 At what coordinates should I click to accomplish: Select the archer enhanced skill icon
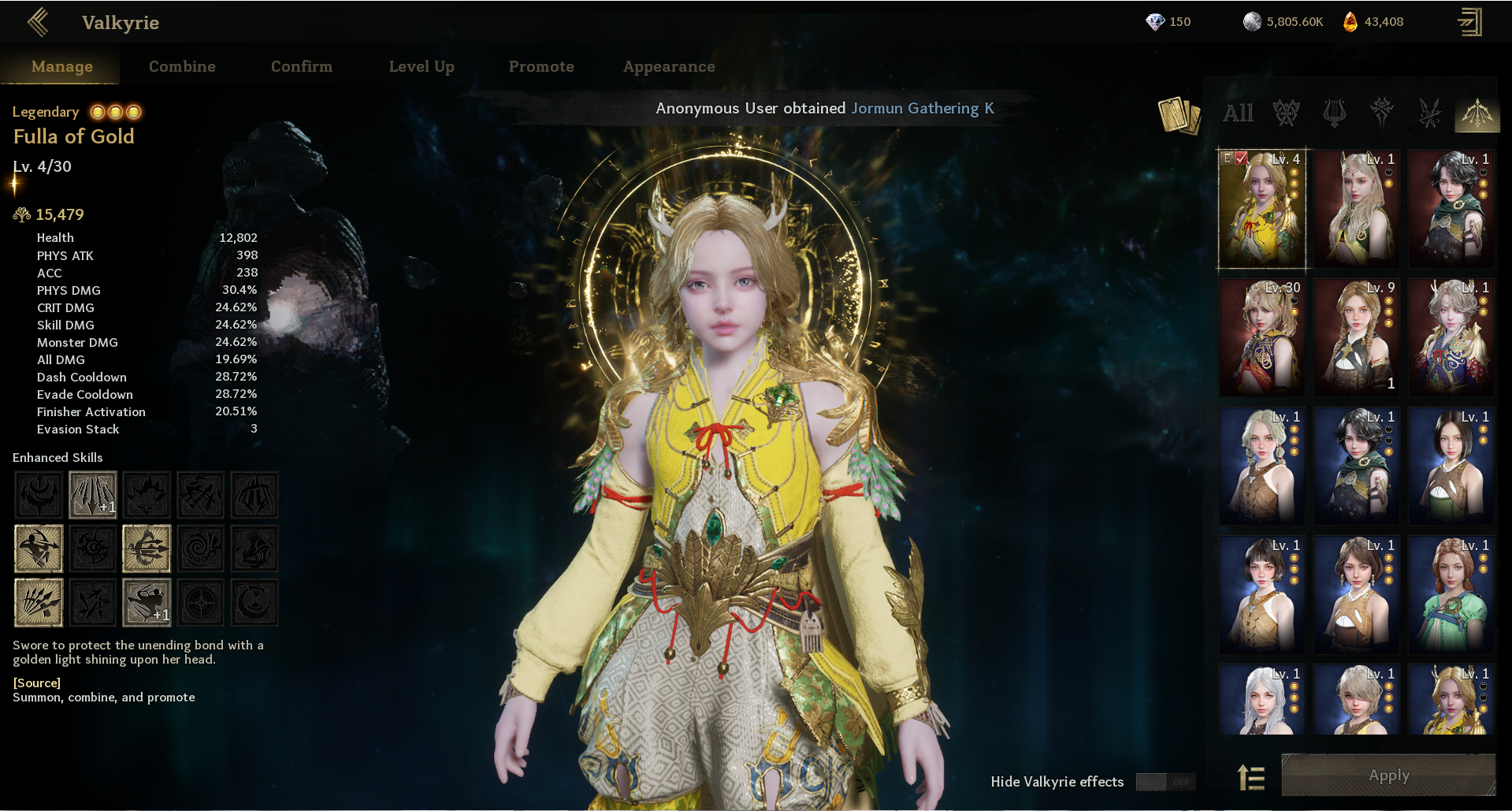coord(39,549)
